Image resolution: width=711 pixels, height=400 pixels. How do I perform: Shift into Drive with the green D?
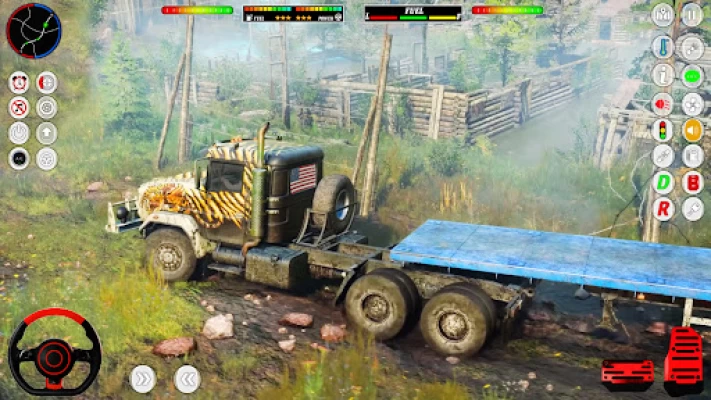[x=663, y=182]
